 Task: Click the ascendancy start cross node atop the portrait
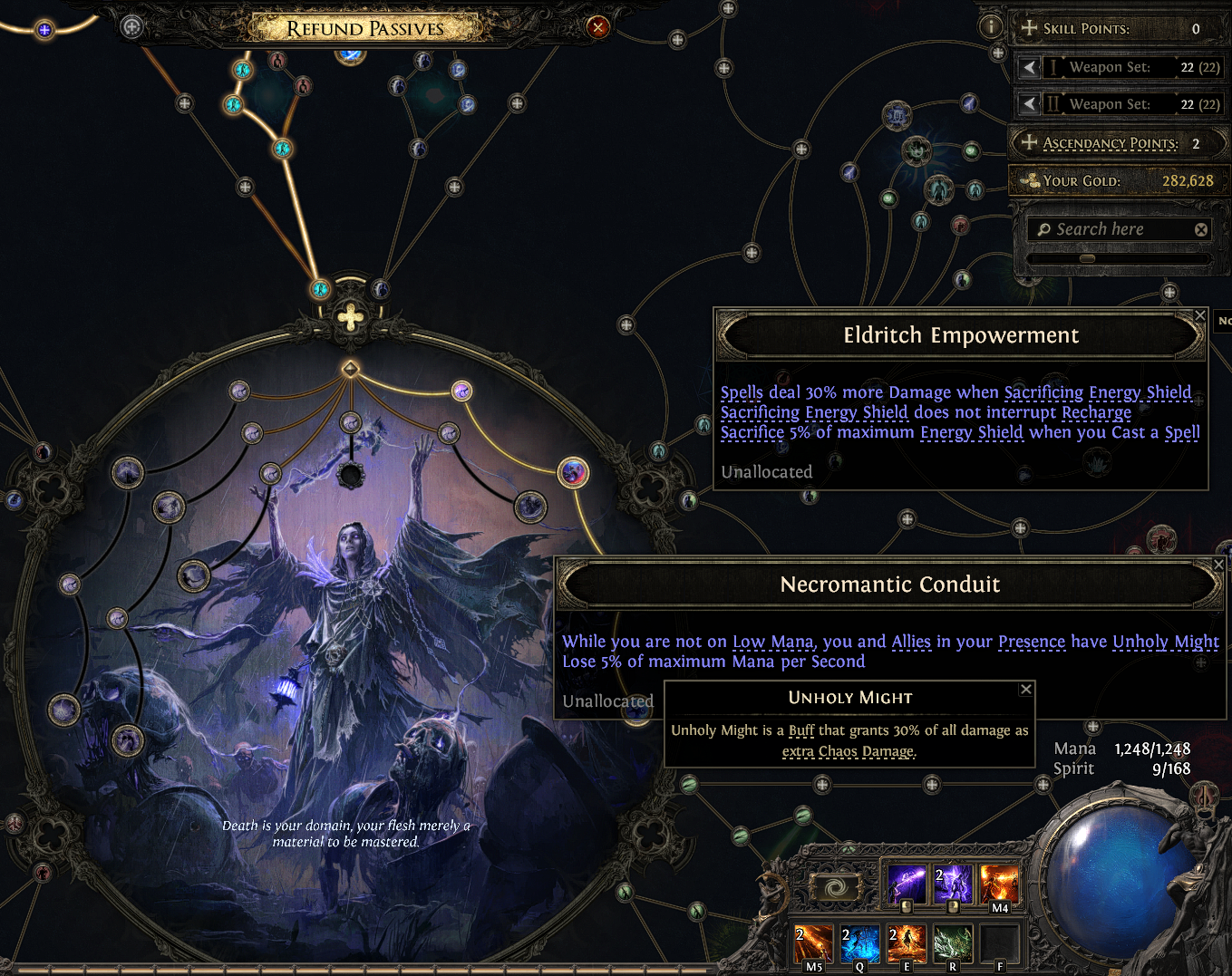coord(351,317)
